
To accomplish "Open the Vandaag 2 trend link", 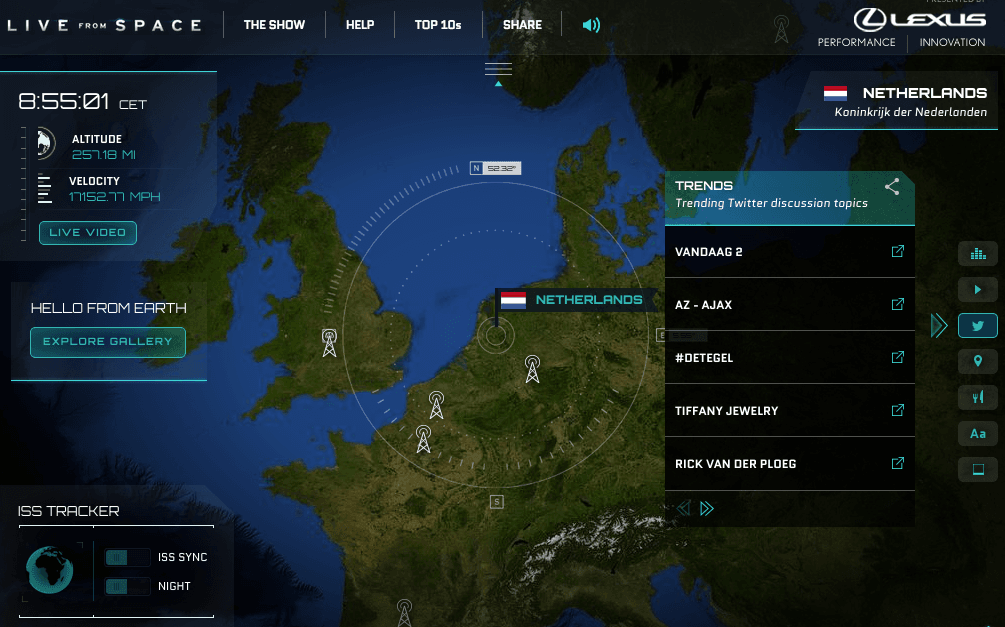I will point(897,251).
